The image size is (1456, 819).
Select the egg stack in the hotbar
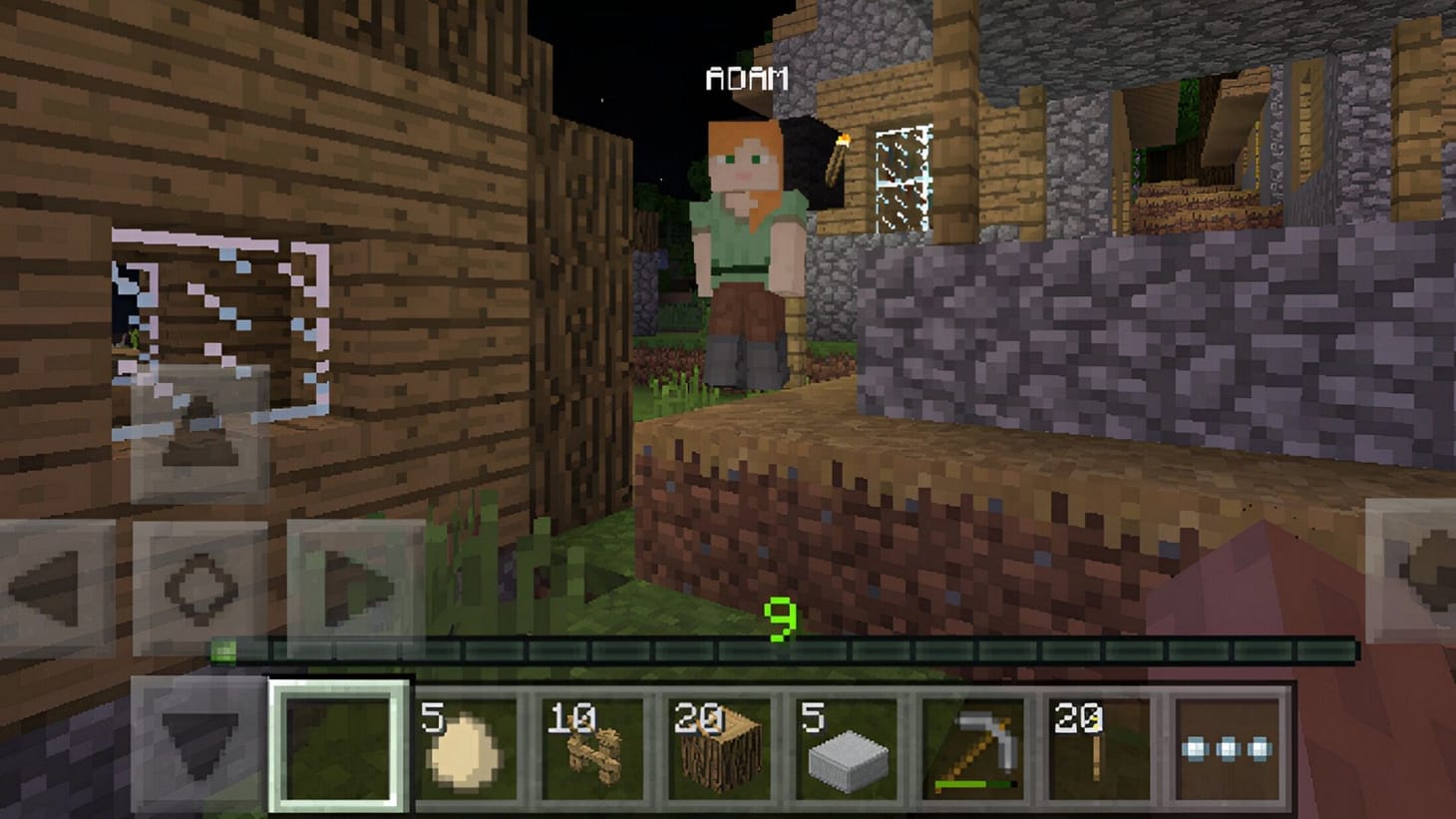465,747
